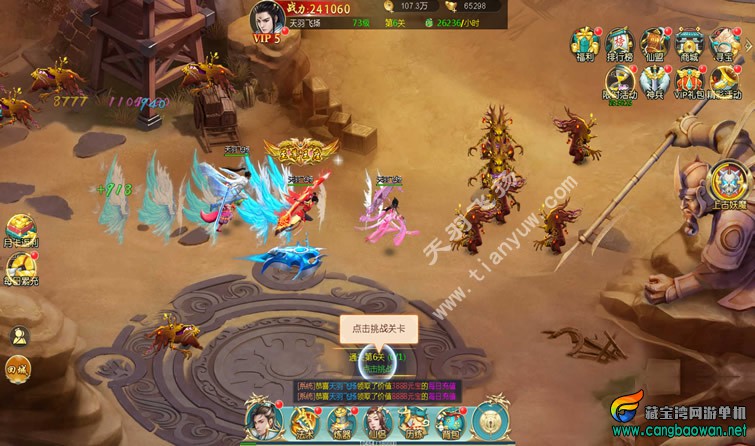Open the 炼器 forging menu

tap(342, 420)
